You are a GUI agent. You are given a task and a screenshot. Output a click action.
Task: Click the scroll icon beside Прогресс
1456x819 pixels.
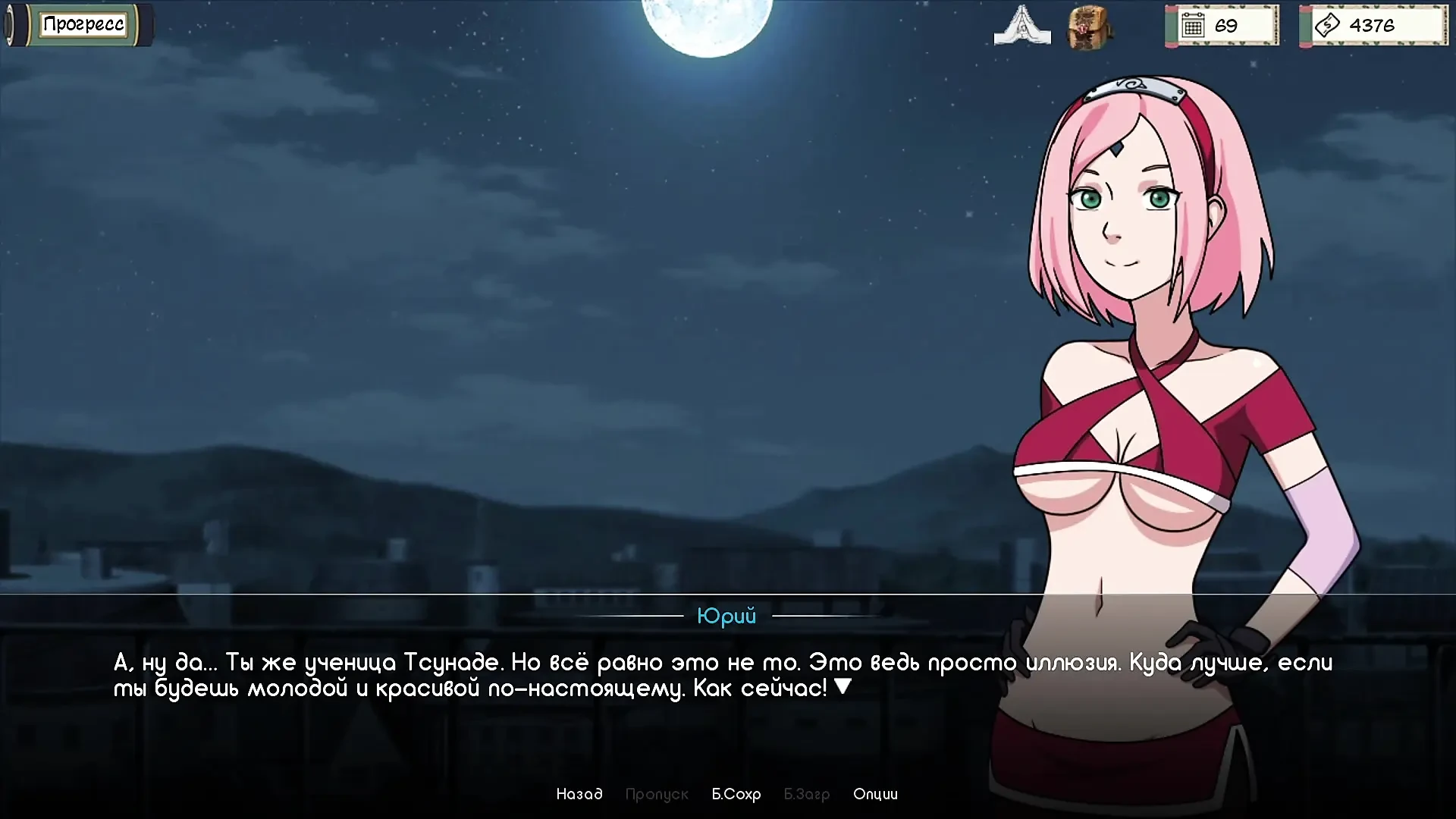tap(17, 24)
